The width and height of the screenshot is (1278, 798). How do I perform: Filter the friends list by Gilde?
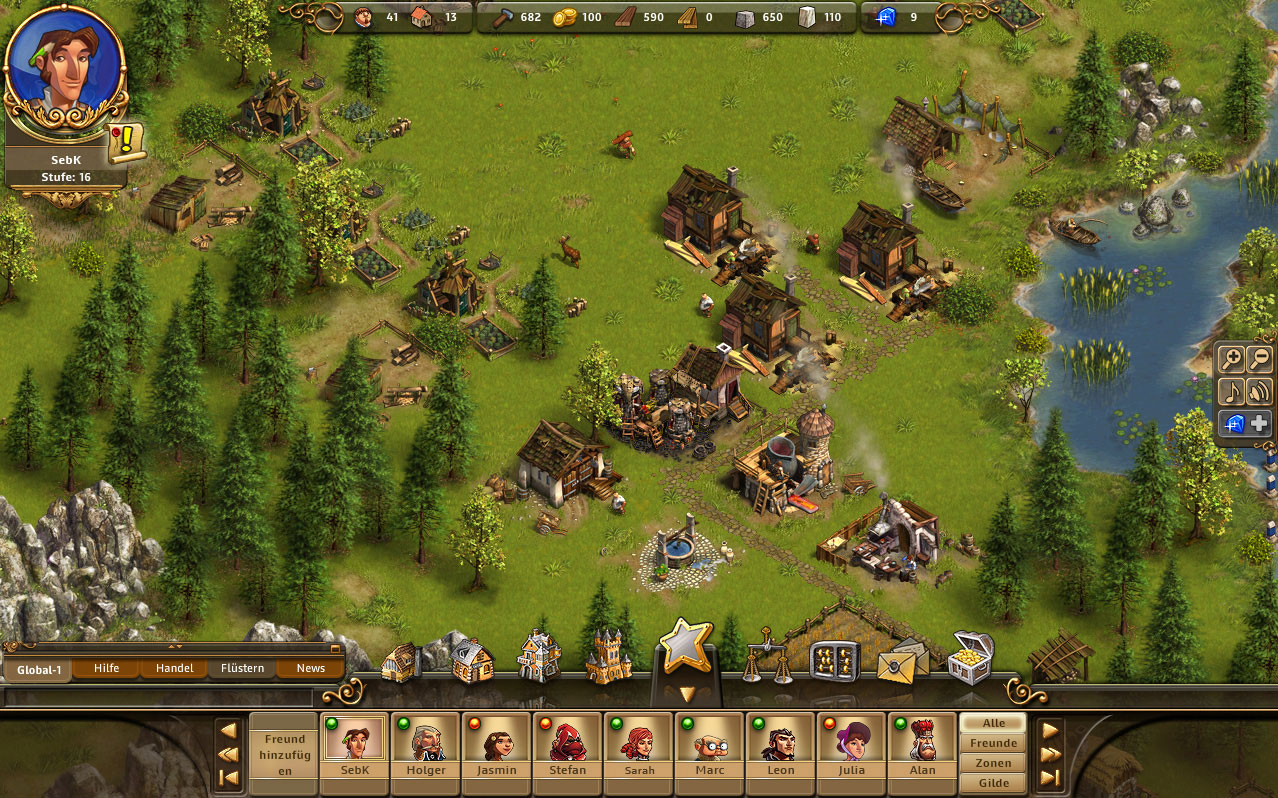(993, 783)
